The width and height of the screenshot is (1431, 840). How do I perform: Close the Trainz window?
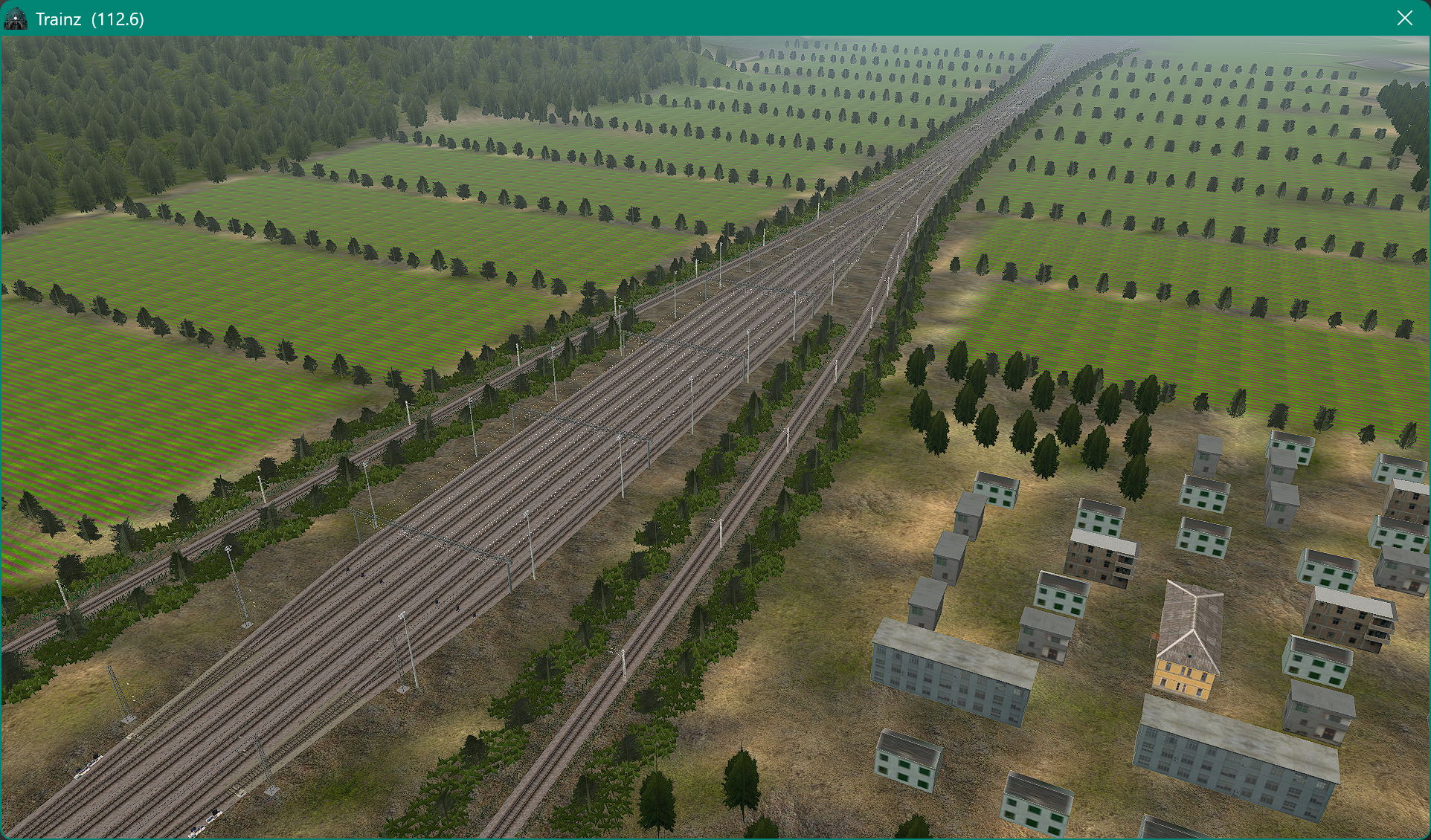1404,18
